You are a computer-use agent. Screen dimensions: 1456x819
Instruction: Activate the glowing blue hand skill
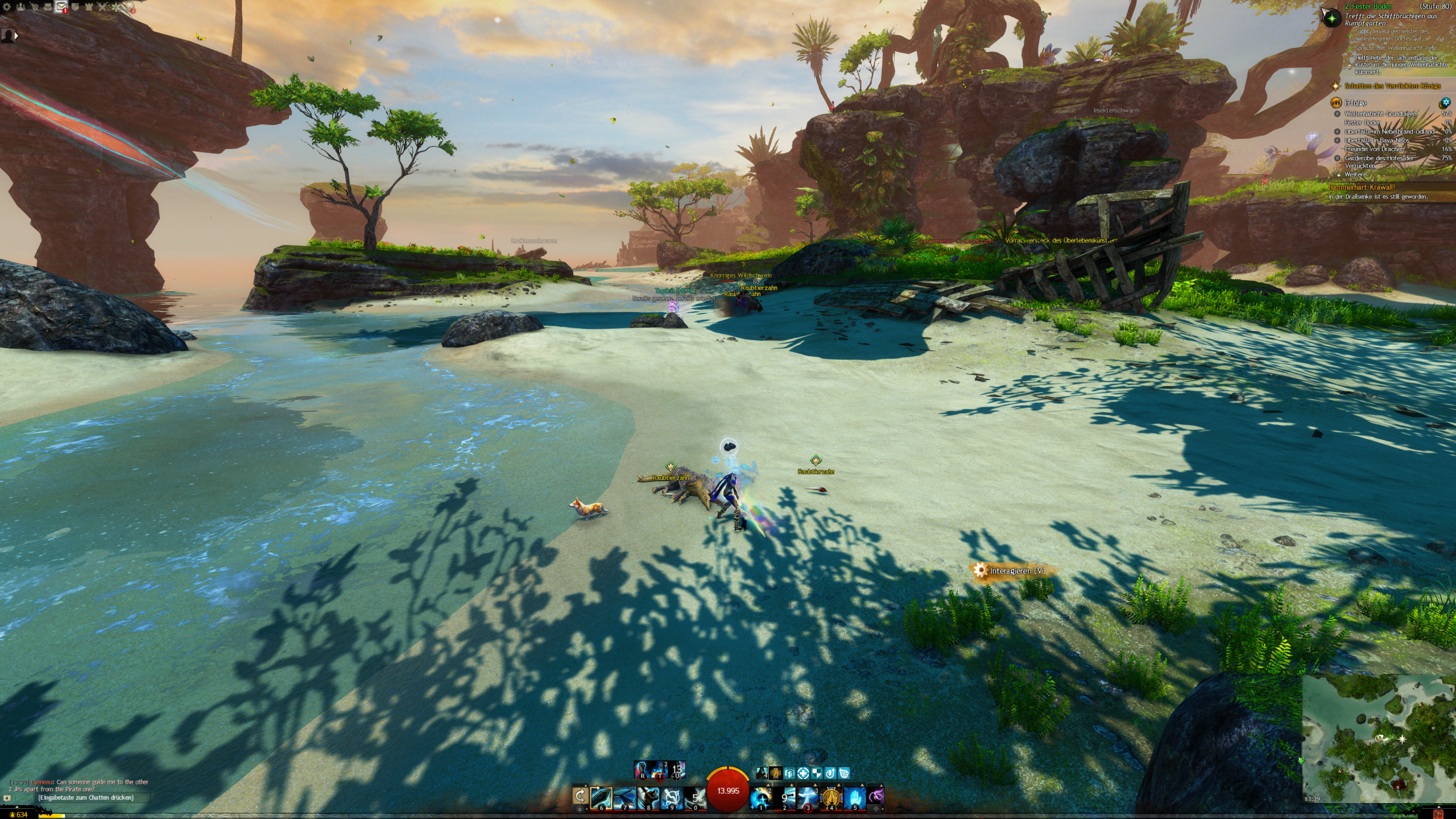click(x=854, y=797)
